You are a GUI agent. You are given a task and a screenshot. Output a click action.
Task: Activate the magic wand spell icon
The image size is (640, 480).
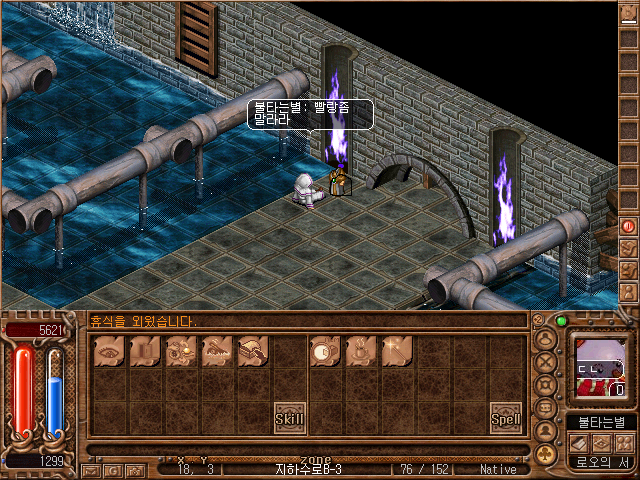pos(397,350)
